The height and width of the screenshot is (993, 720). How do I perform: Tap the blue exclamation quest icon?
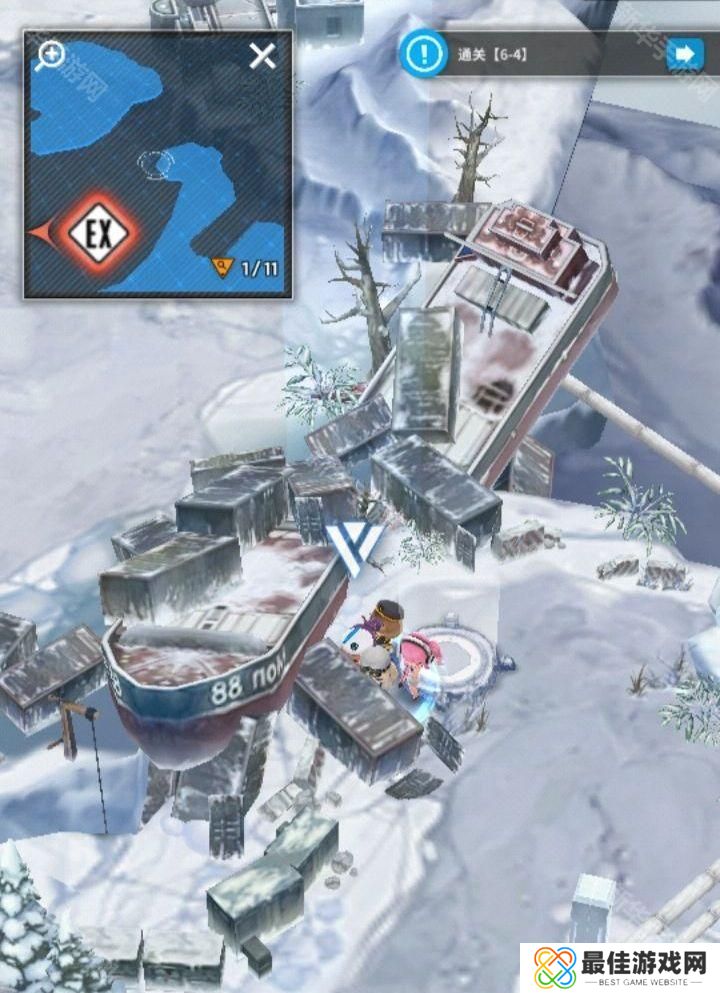pos(422,52)
